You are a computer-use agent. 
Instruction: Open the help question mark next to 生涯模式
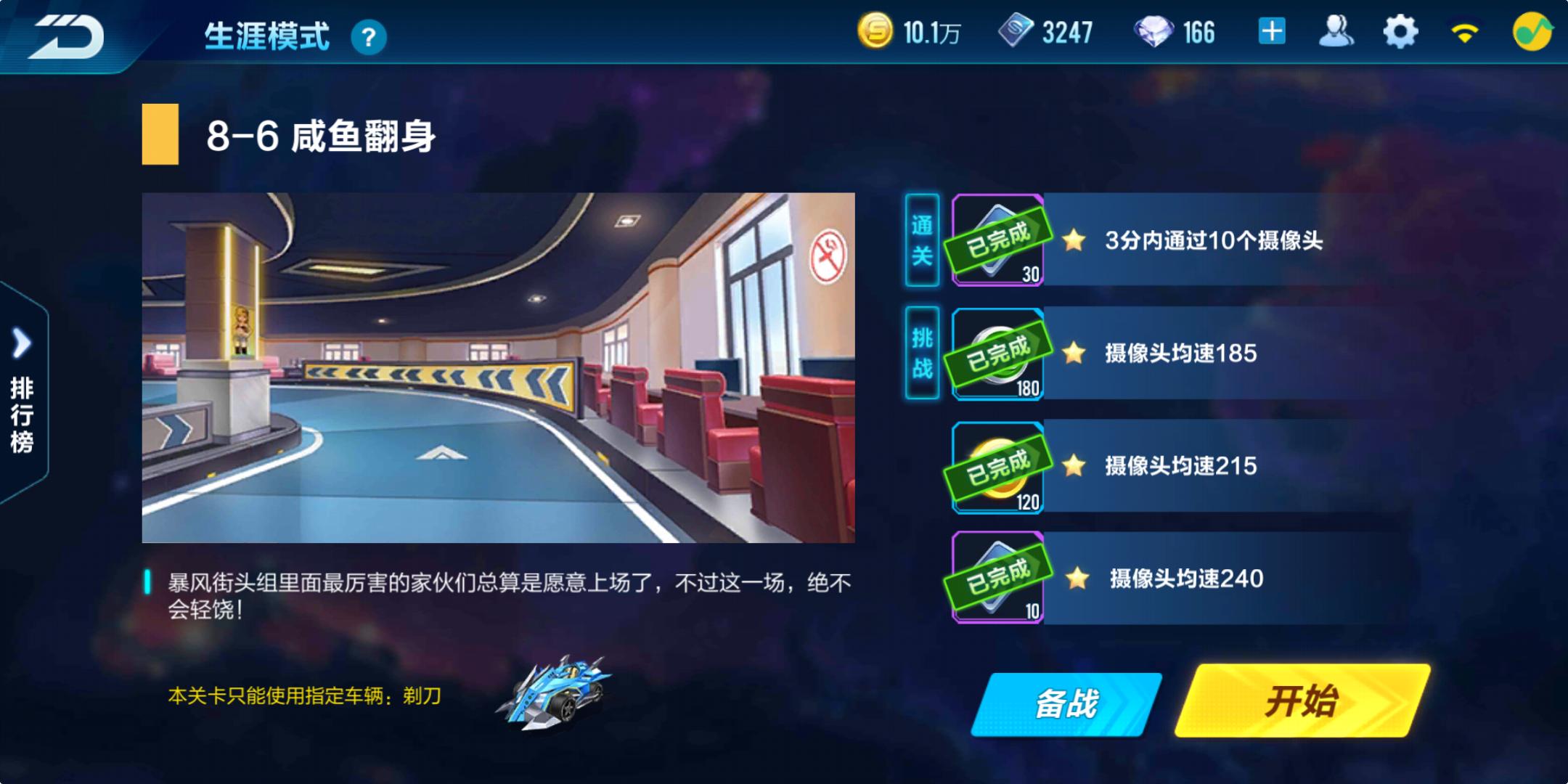[369, 35]
